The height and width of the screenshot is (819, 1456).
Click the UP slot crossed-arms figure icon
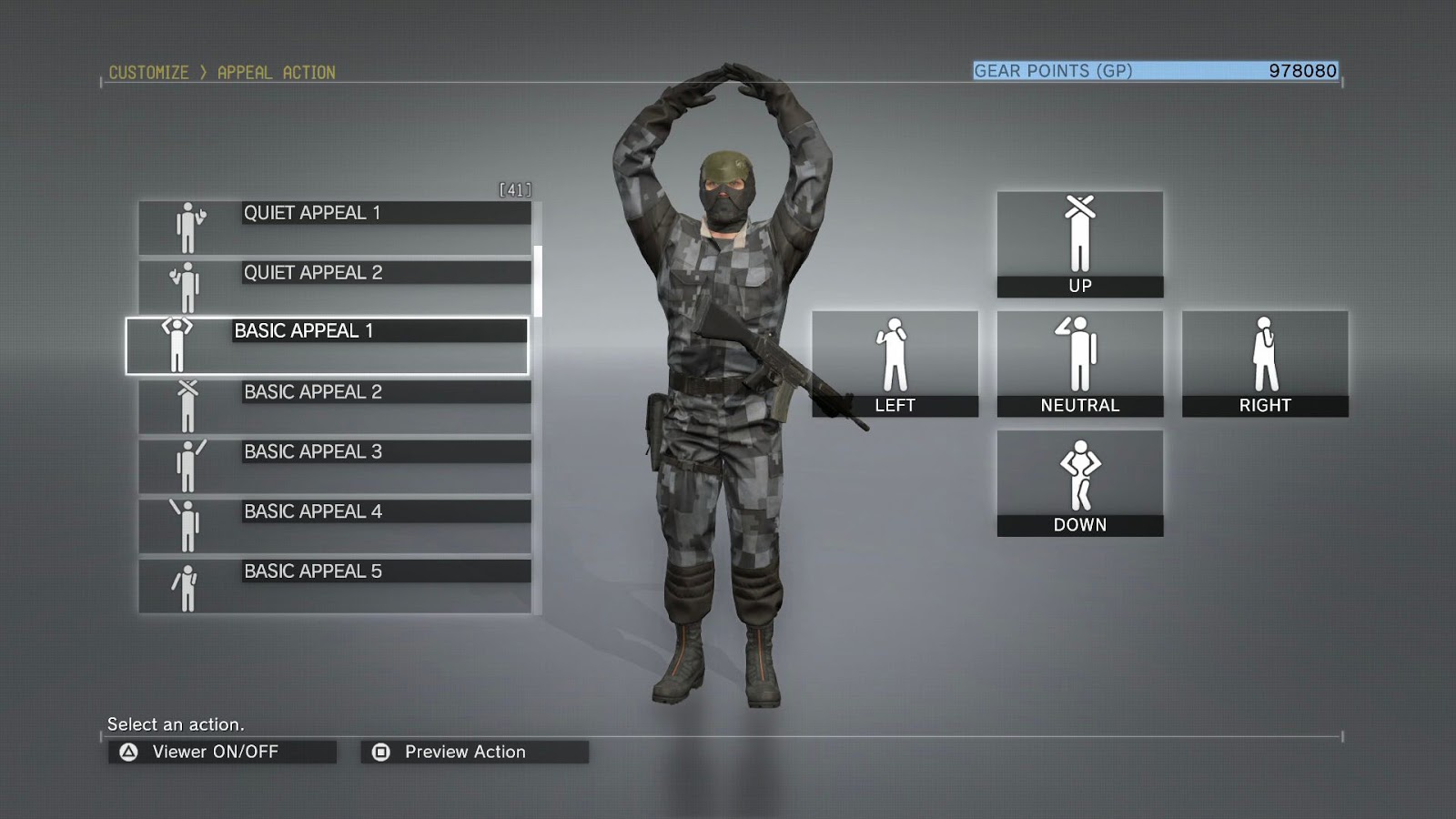click(1079, 235)
